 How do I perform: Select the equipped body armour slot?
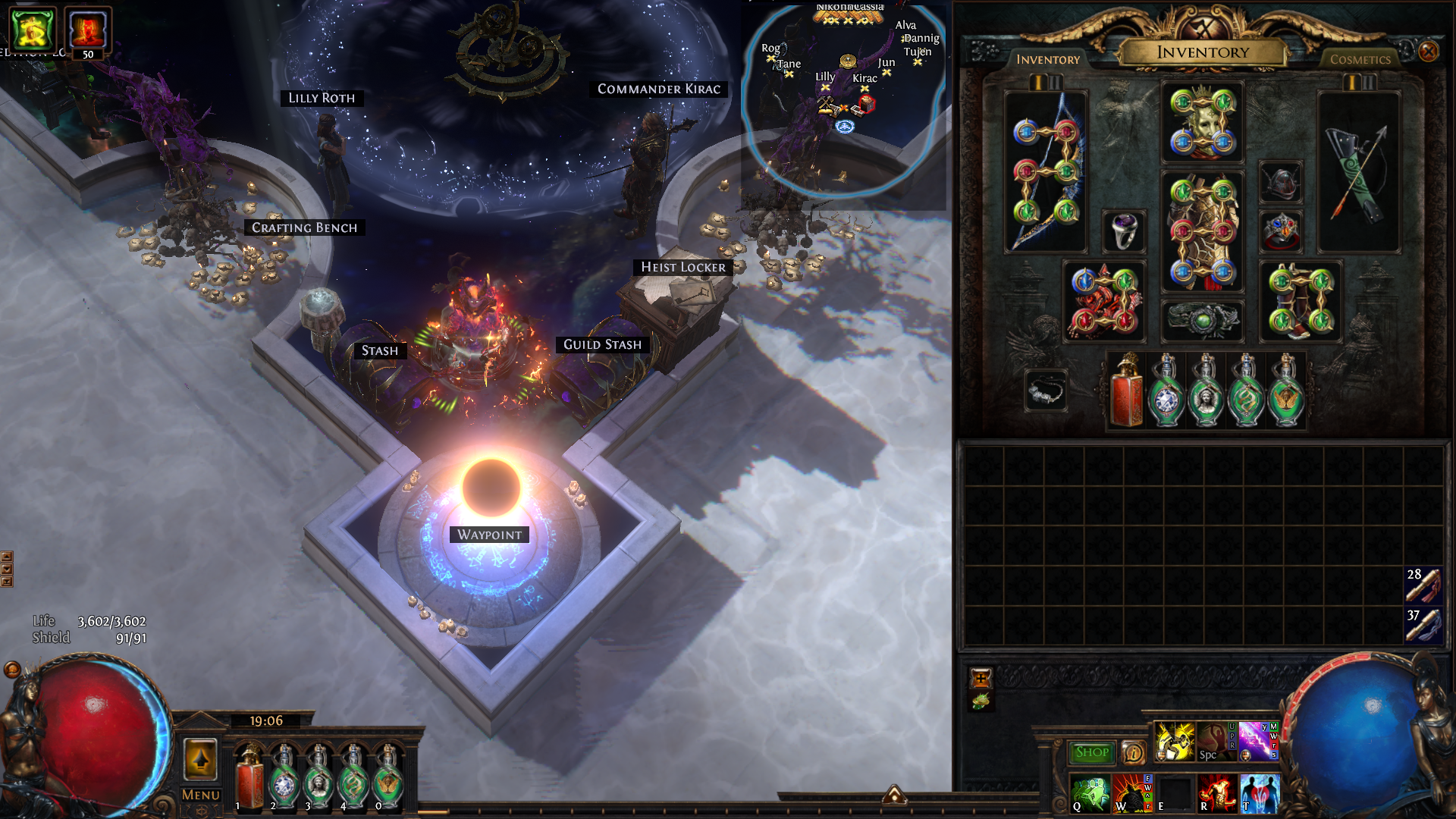point(1202,231)
